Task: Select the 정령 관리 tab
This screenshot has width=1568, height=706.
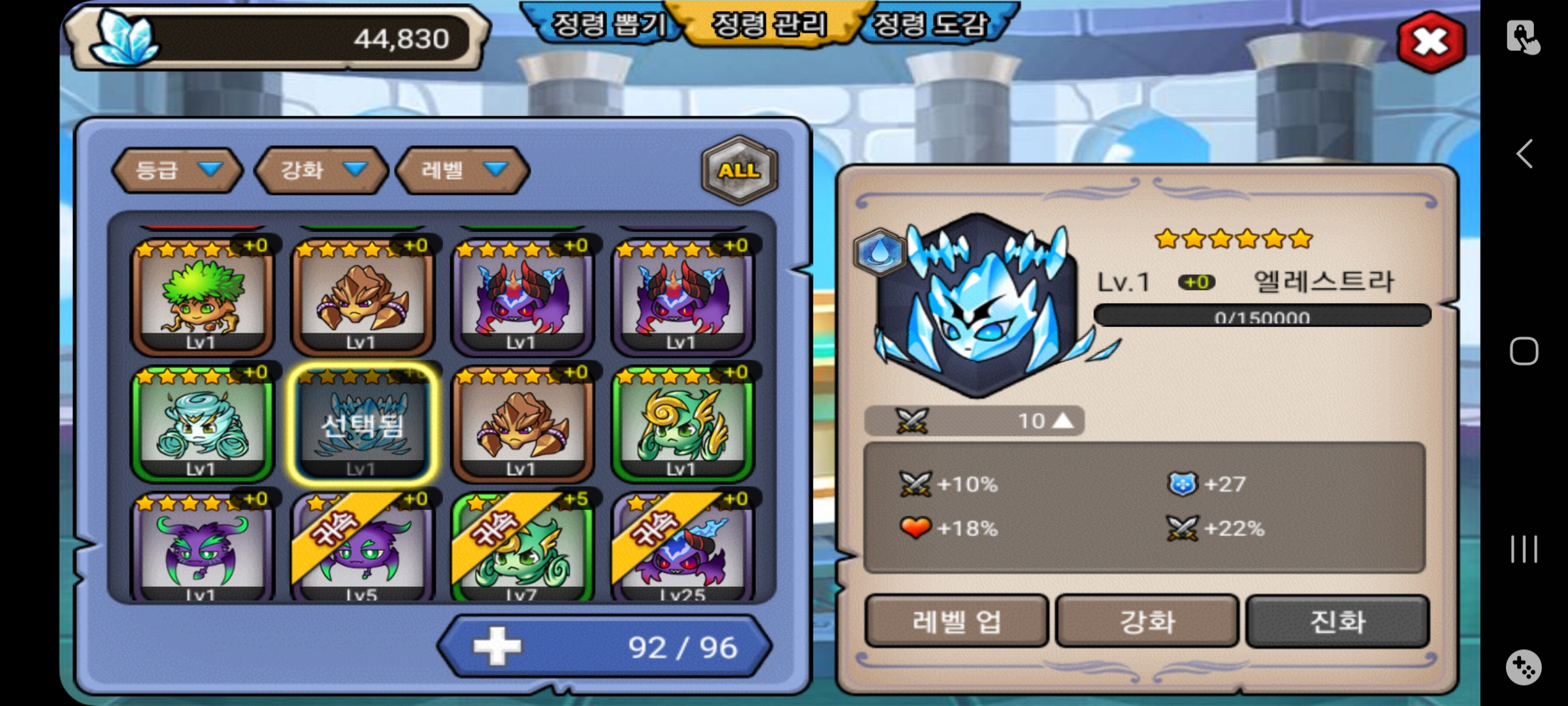Action: 769,25
